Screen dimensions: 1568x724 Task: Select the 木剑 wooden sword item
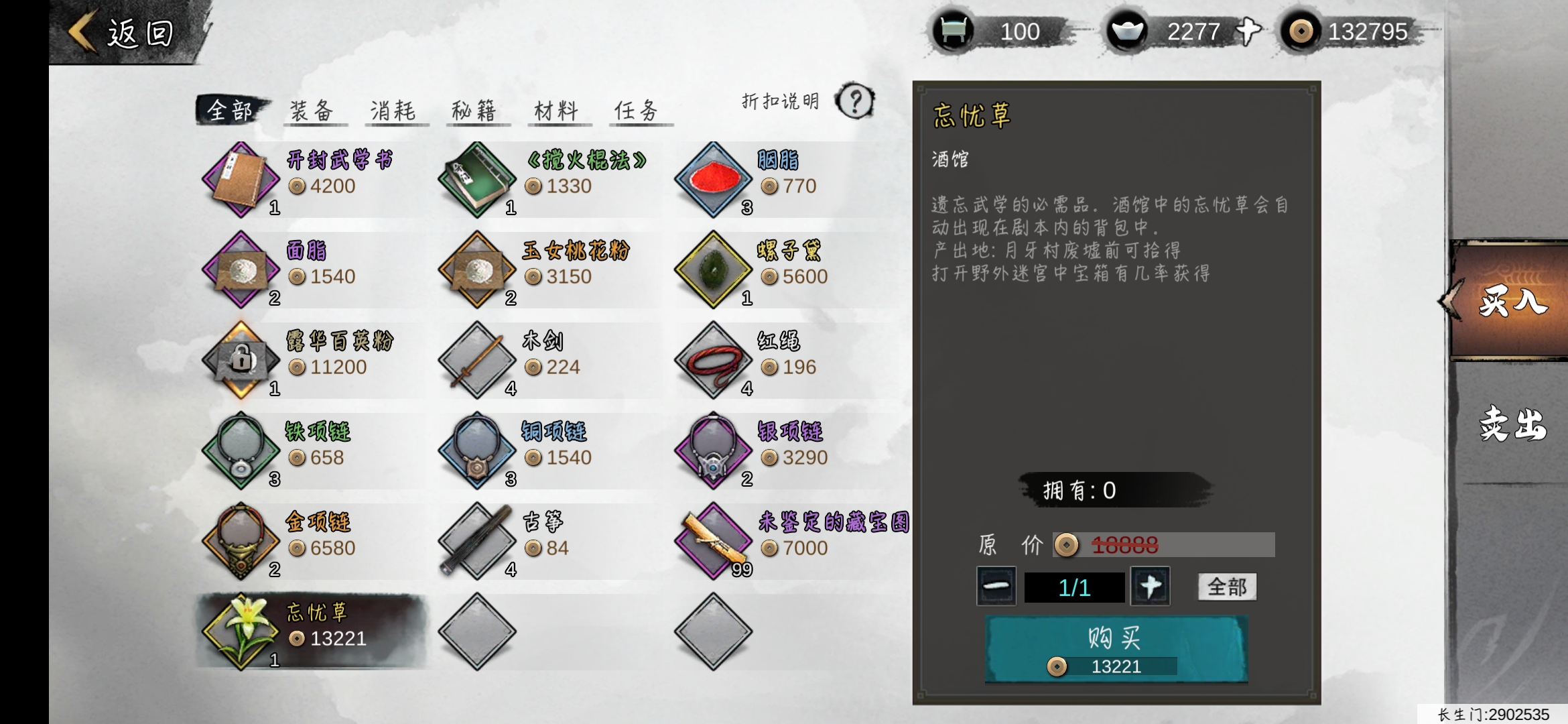pos(477,360)
